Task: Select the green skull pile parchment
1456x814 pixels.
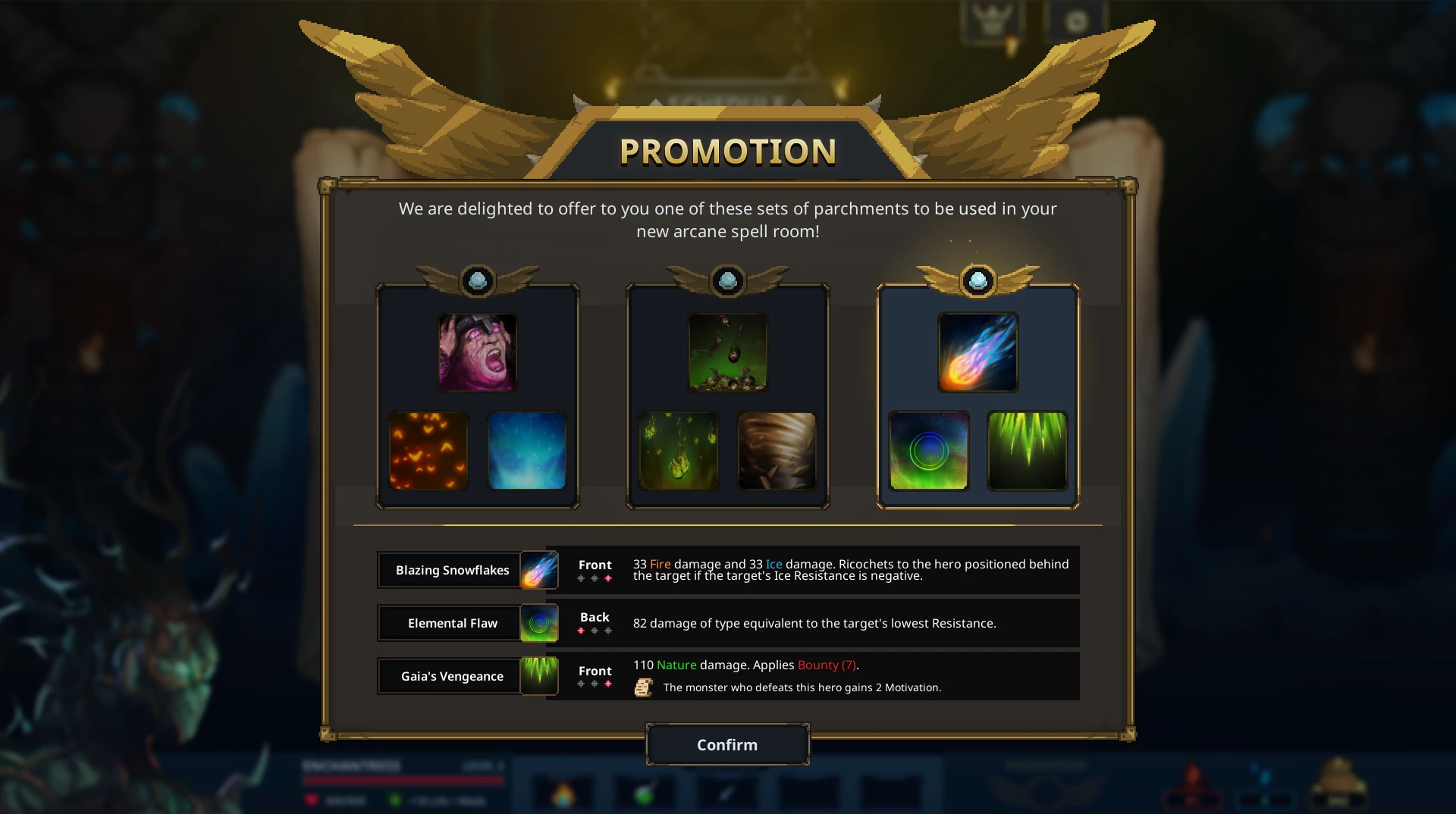Action: (x=728, y=352)
